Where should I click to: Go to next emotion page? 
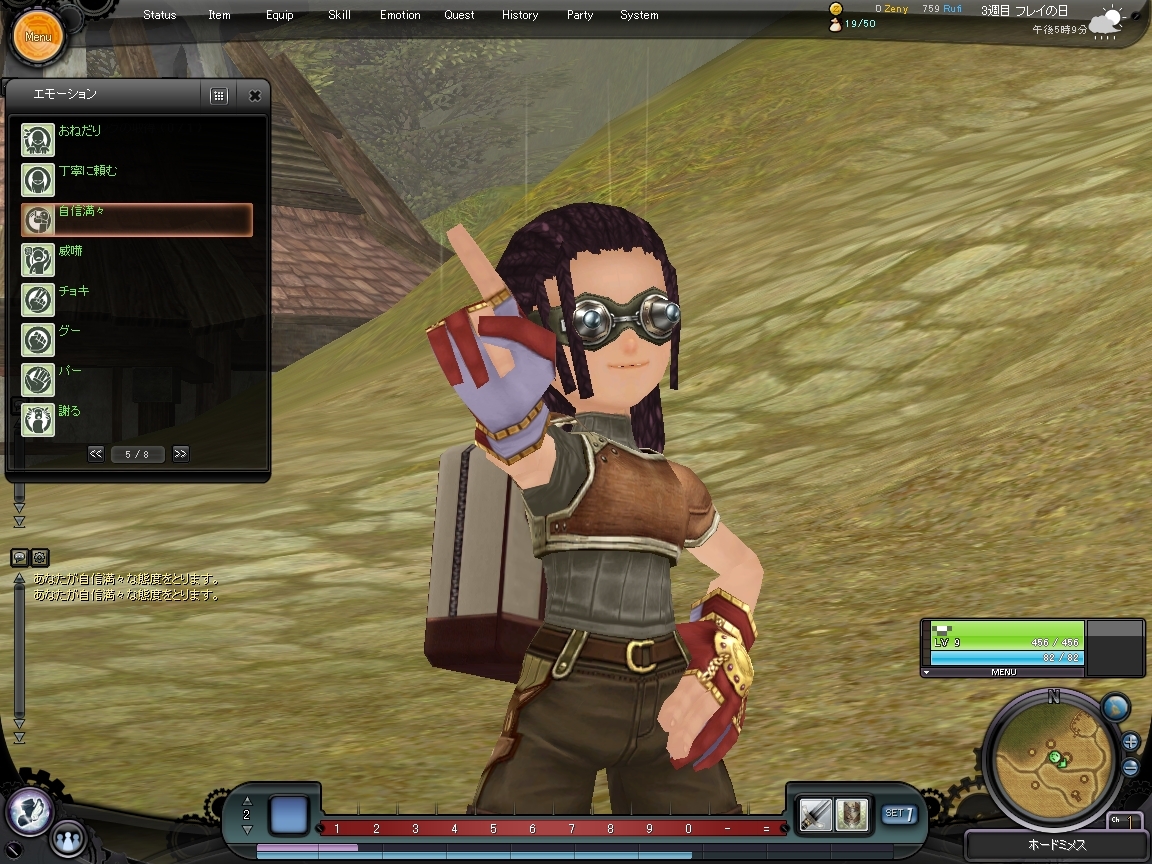click(180, 454)
